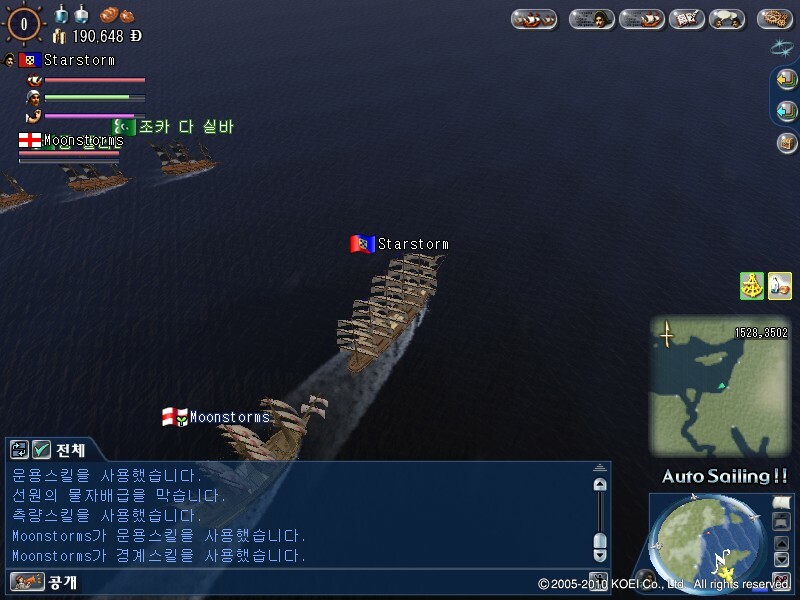Click the yellow arrow panel button
800x600 pixels.
point(785,80)
